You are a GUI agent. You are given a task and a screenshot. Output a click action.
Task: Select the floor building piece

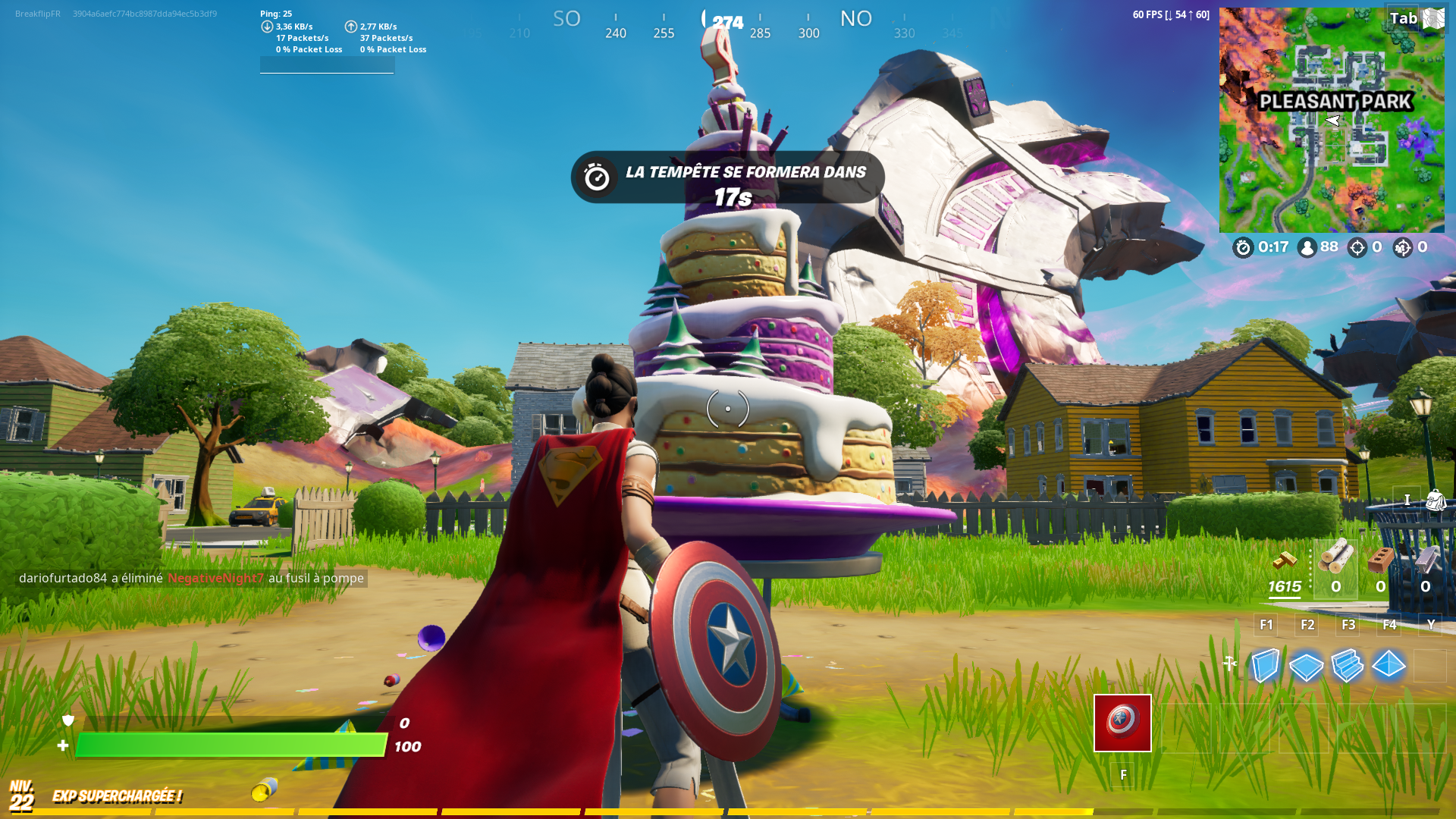(x=1306, y=665)
